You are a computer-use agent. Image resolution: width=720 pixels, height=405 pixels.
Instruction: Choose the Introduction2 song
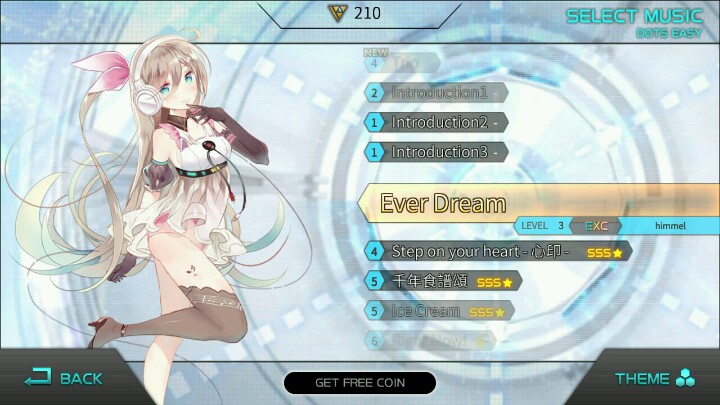[438, 122]
